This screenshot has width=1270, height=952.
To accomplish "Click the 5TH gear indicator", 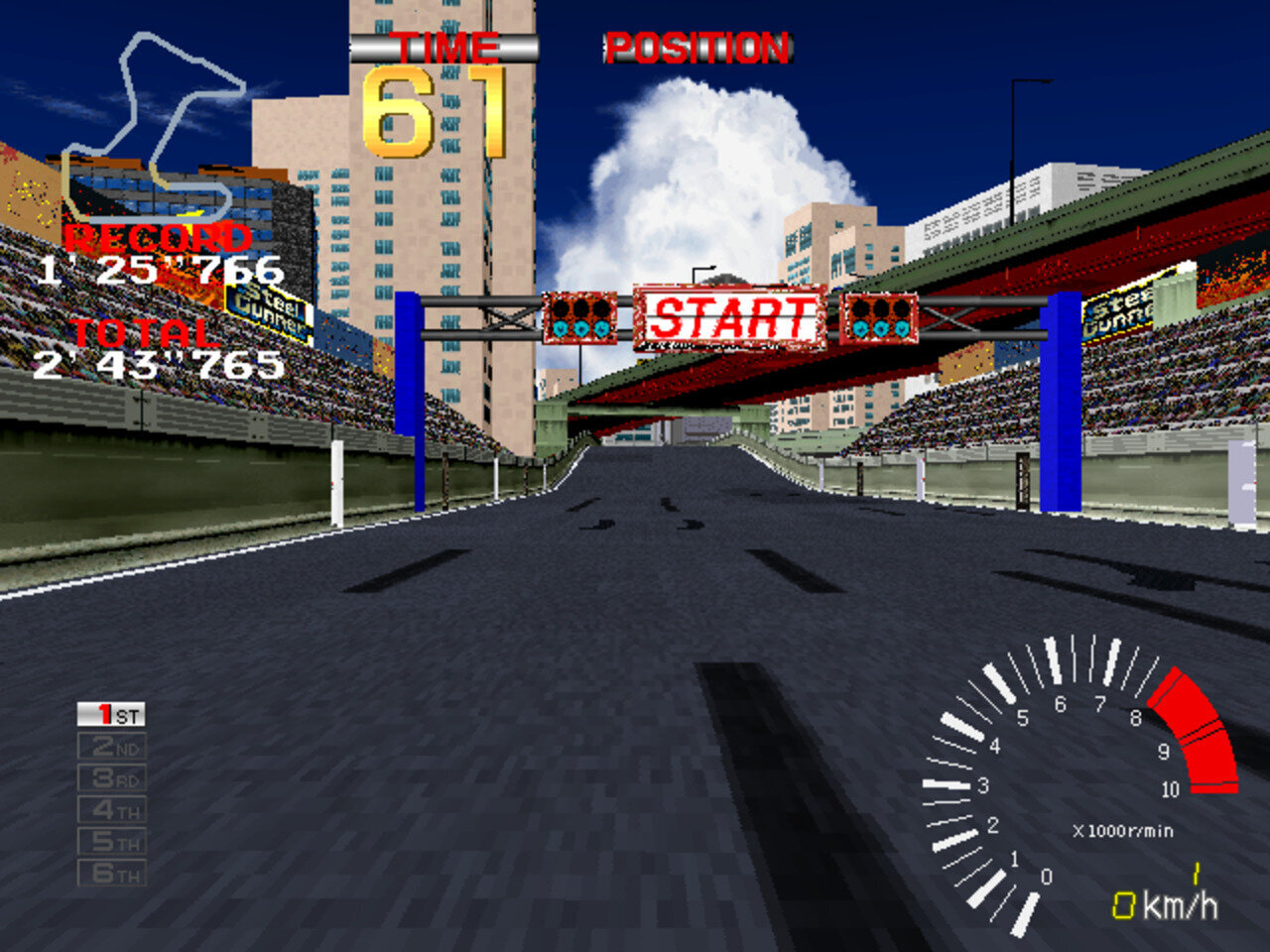I will click(x=112, y=841).
